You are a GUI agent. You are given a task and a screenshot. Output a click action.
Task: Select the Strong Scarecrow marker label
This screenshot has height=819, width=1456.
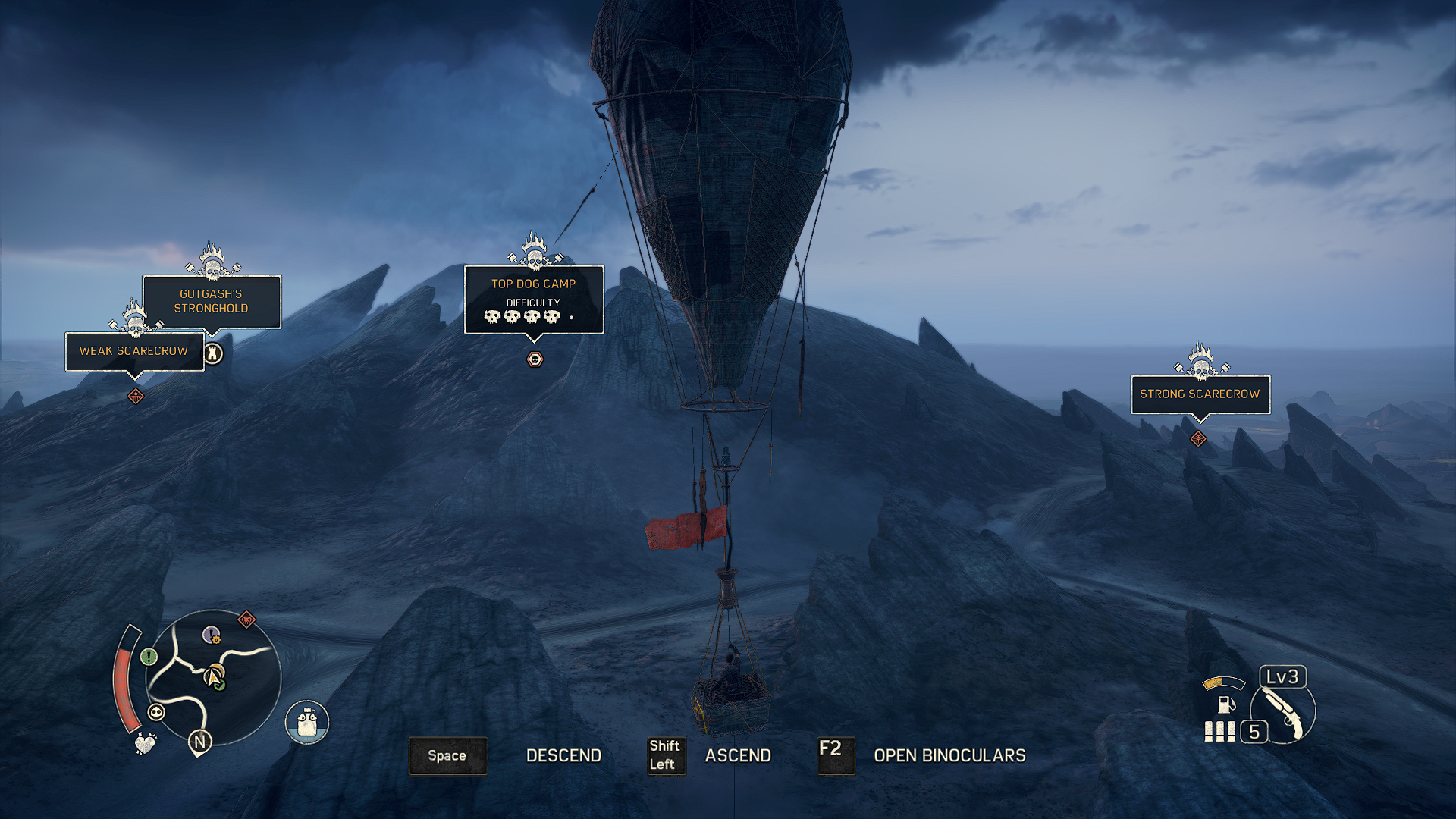coord(1200,394)
